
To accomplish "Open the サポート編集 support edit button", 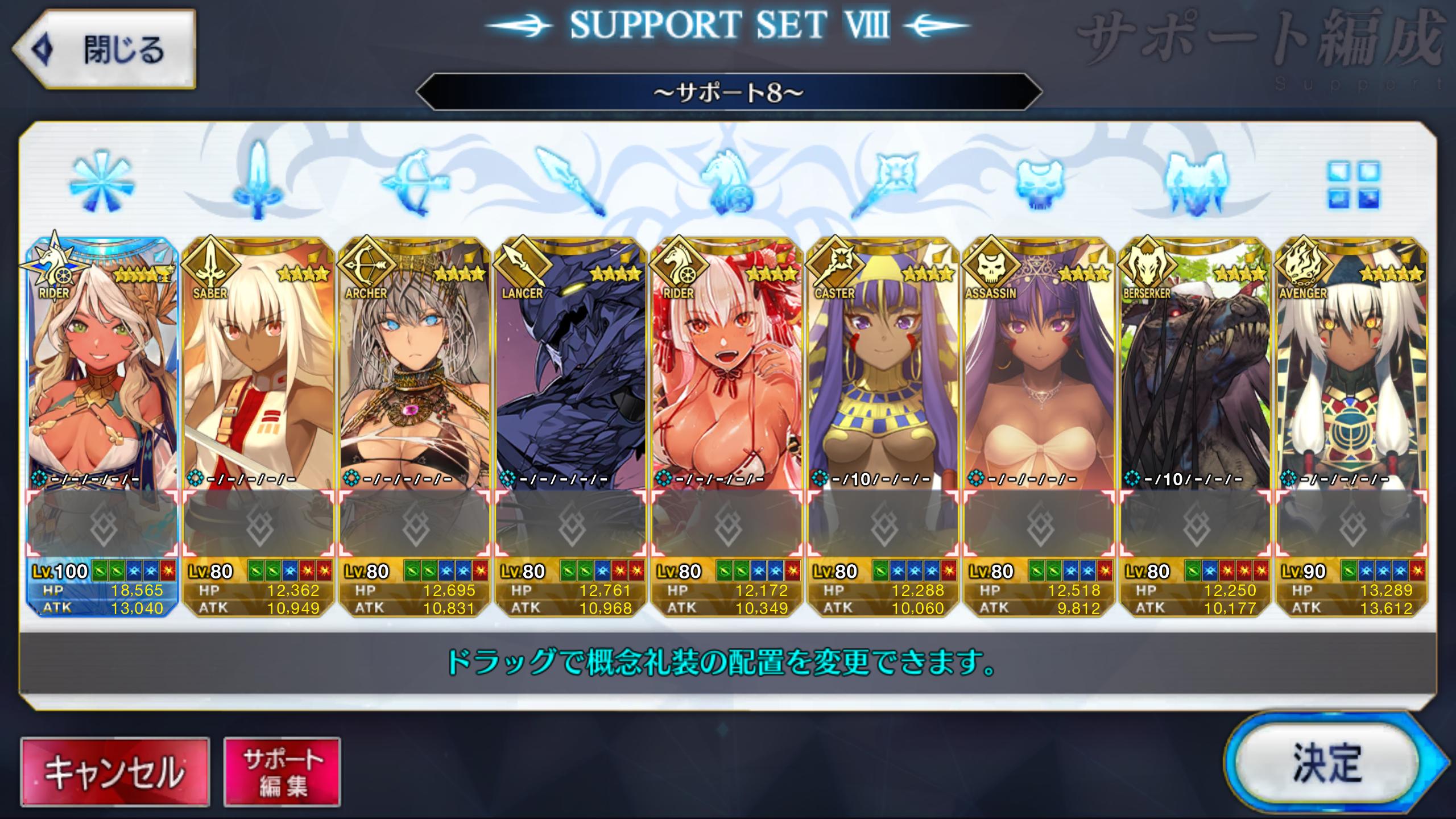I will click(x=282, y=772).
